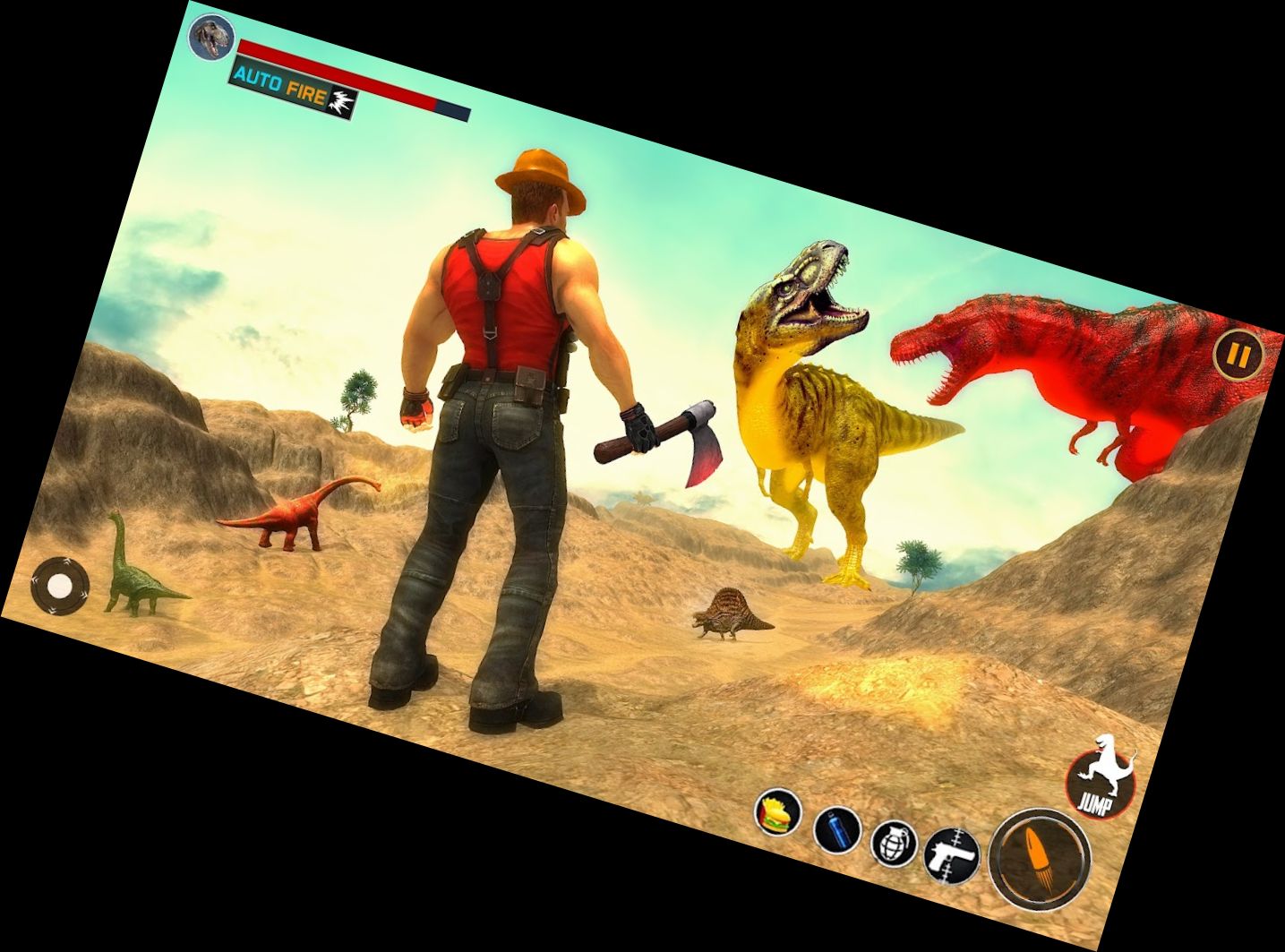Toggle the Auto Fire button
Screen dimensions: 1285x952
(294, 89)
